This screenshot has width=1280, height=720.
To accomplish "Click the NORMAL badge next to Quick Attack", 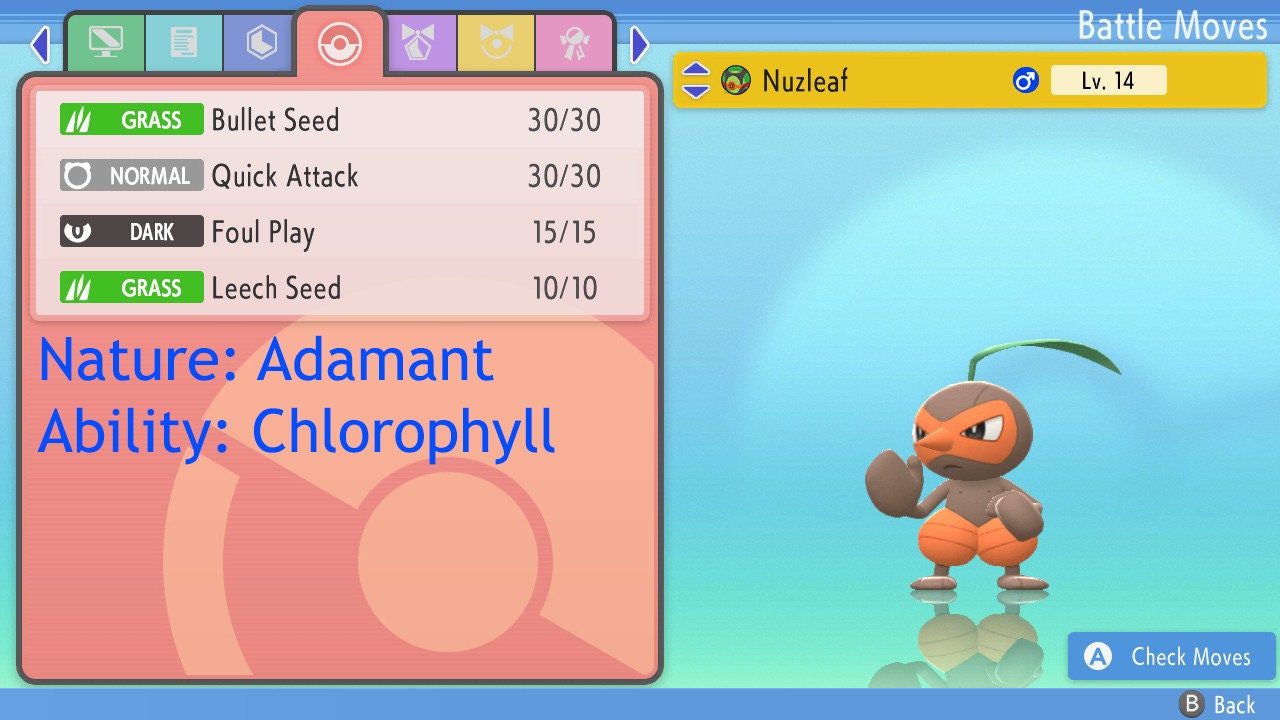I will (x=131, y=176).
